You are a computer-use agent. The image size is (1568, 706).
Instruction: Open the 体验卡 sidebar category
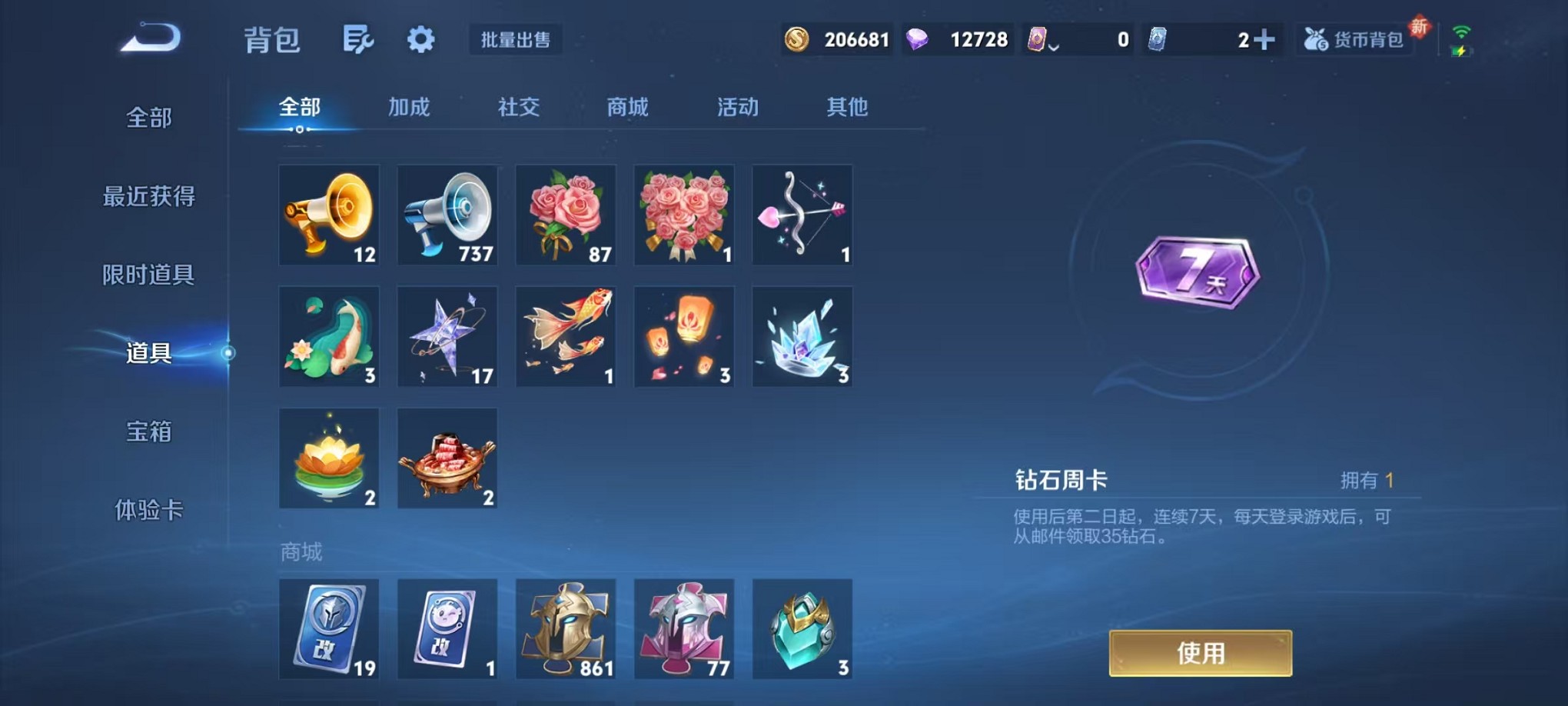(x=151, y=512)
